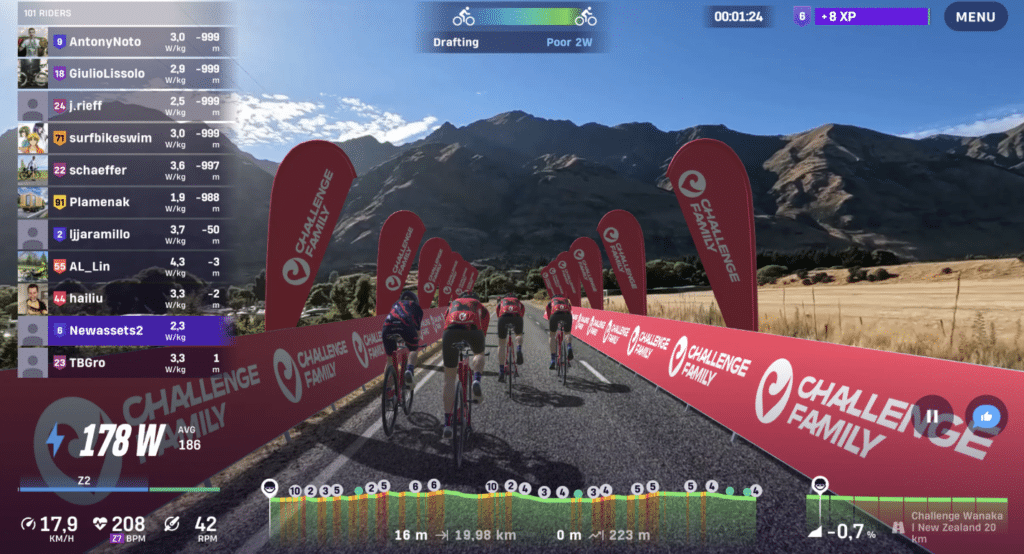The height and width of the screenshot is (554, 1024).
Task: Give a thumbs up ride-on
Action: point(986,416)
